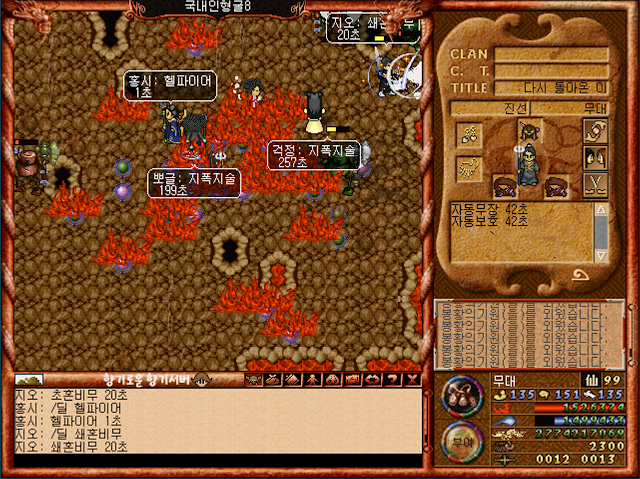Screen dimensions: 640x479
Task: Open the two faces icon slot
Action: [x=597, y=157]
